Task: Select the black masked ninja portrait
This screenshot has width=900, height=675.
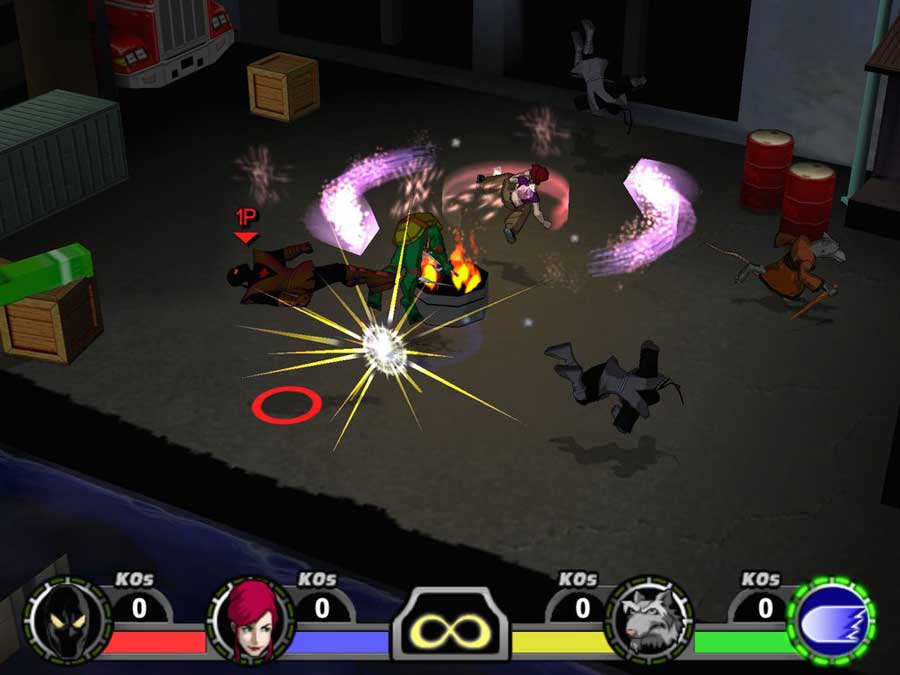Action: tap(67, 619)
